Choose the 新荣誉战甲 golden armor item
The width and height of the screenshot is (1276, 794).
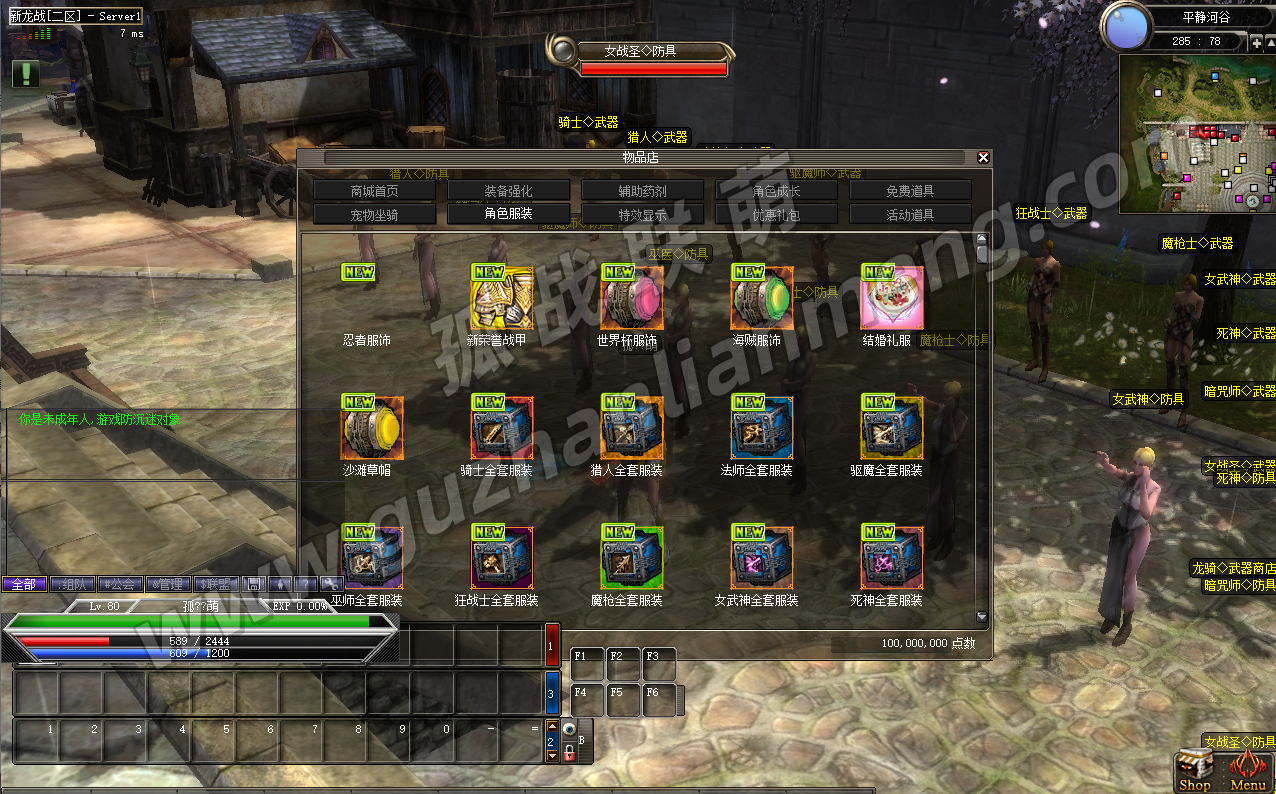tap(502, 298)
